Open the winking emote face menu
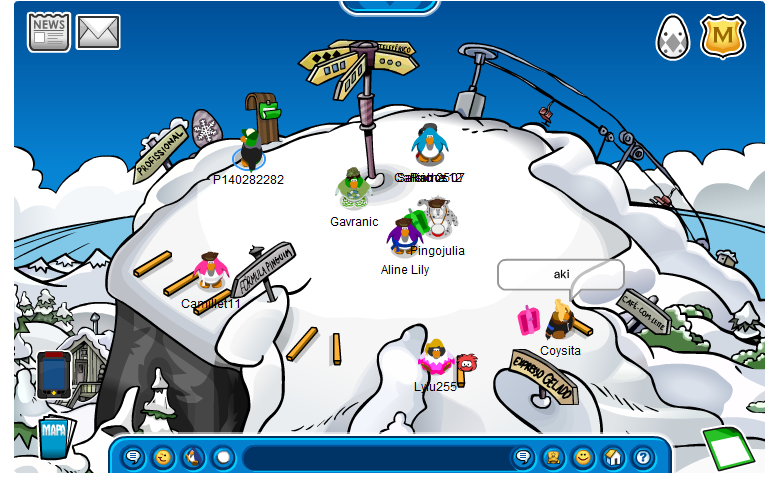This screenshot has width=775, height=486. pos(163,458)
